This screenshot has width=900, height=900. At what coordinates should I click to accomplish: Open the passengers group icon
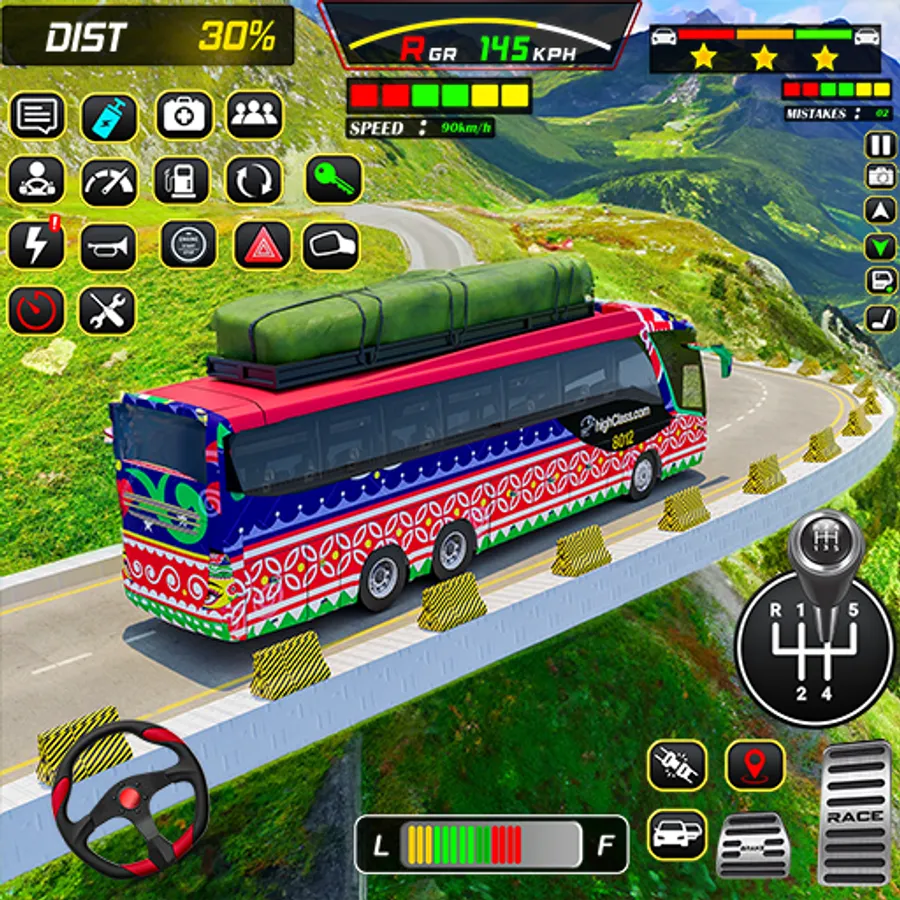pos(254,115)
